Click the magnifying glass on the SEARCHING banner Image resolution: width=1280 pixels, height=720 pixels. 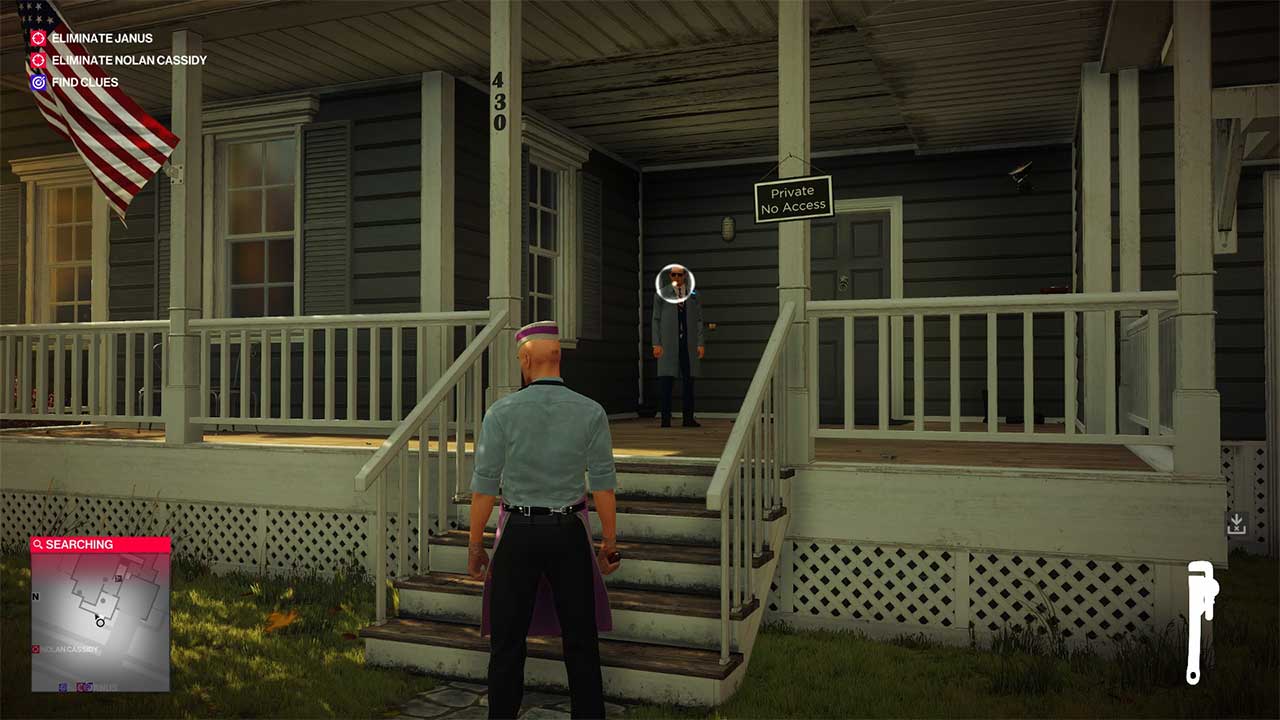(x=38, y=545)
